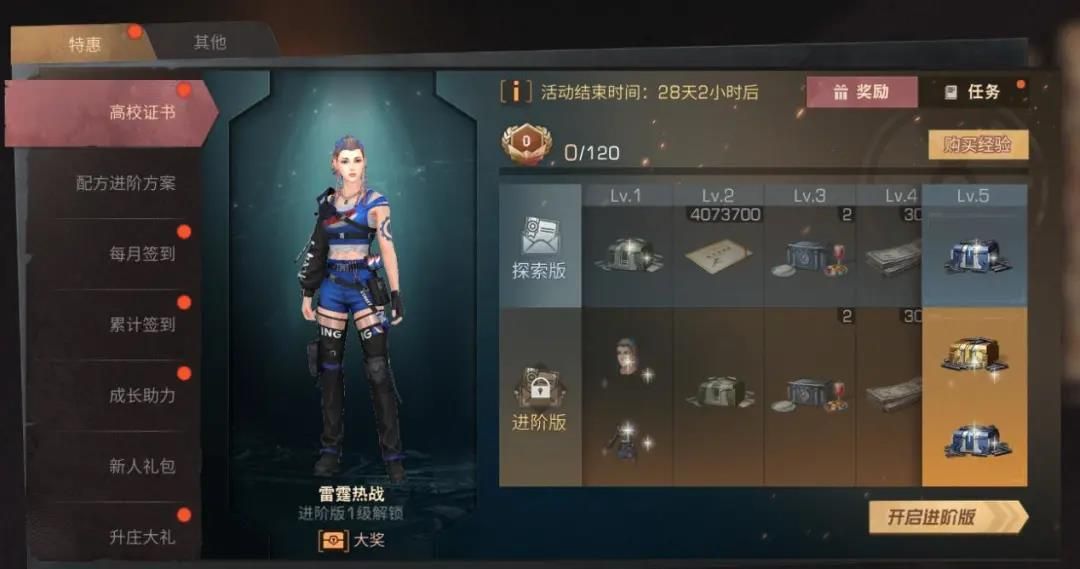The height and width of the screenshot is (569, 1080).
Task: Select the golden chest in Lv.5 进阶版
Action: click(973, 354)
